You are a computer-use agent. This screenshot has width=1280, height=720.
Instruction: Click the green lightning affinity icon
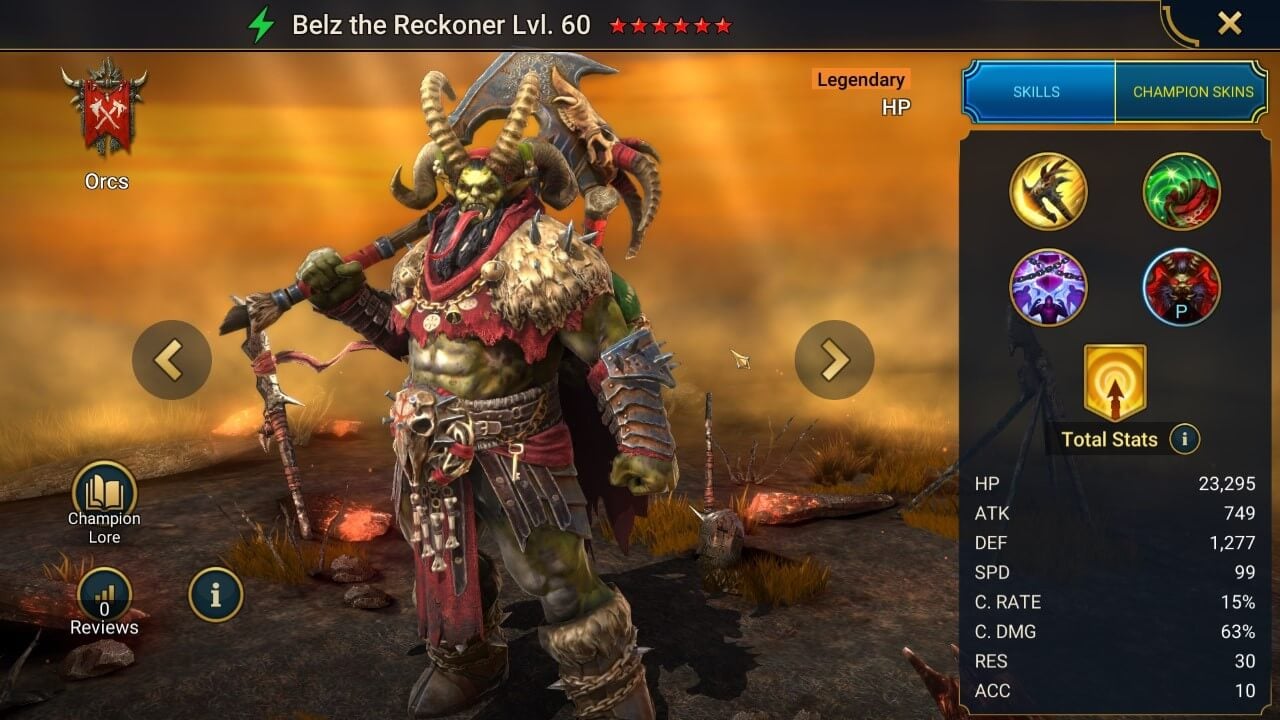coord(261,25)
